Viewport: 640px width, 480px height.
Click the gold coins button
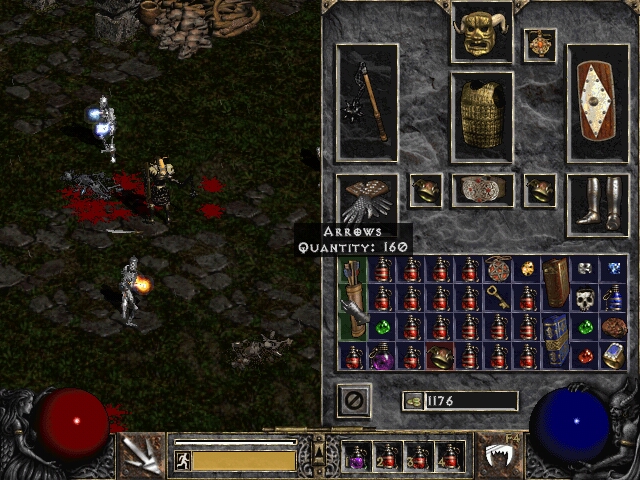click(412, 401)
